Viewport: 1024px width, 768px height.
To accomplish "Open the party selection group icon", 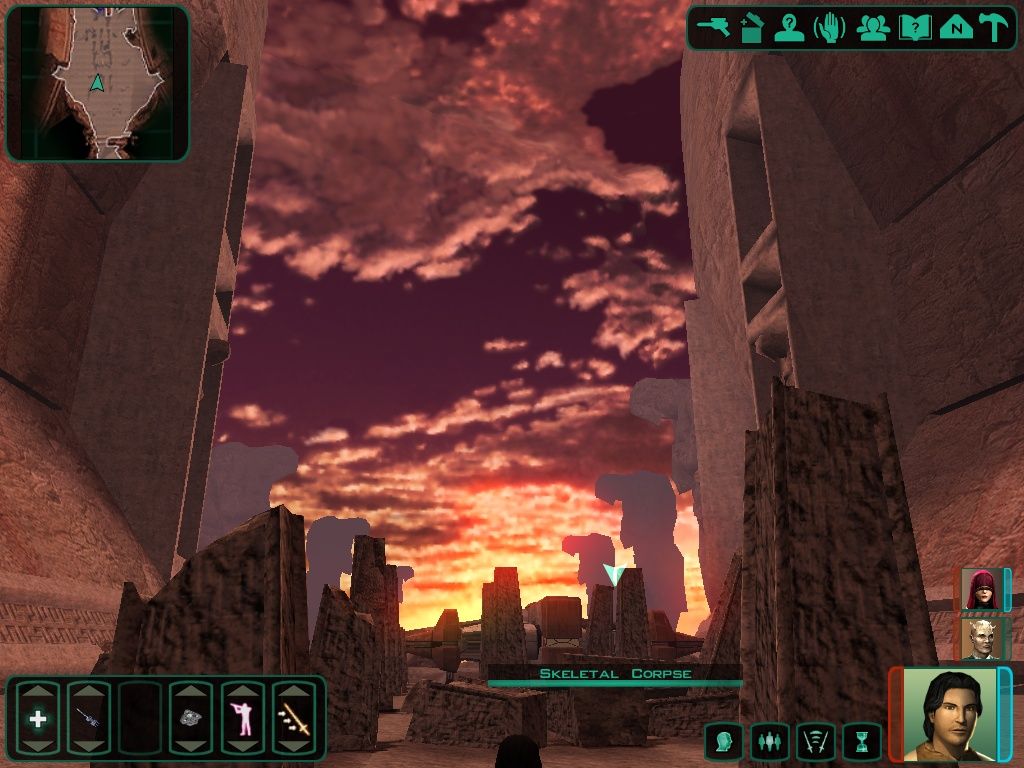I will click(x=872, y=28).
